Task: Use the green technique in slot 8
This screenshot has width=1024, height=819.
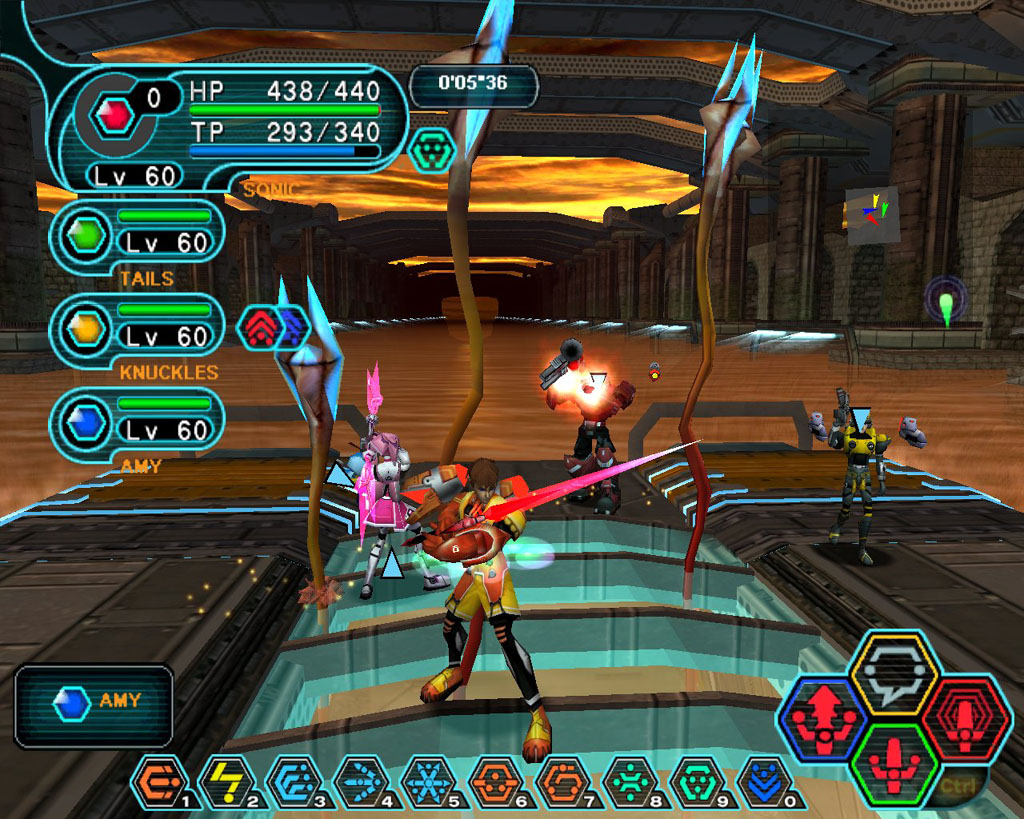Action: [631, 781]
